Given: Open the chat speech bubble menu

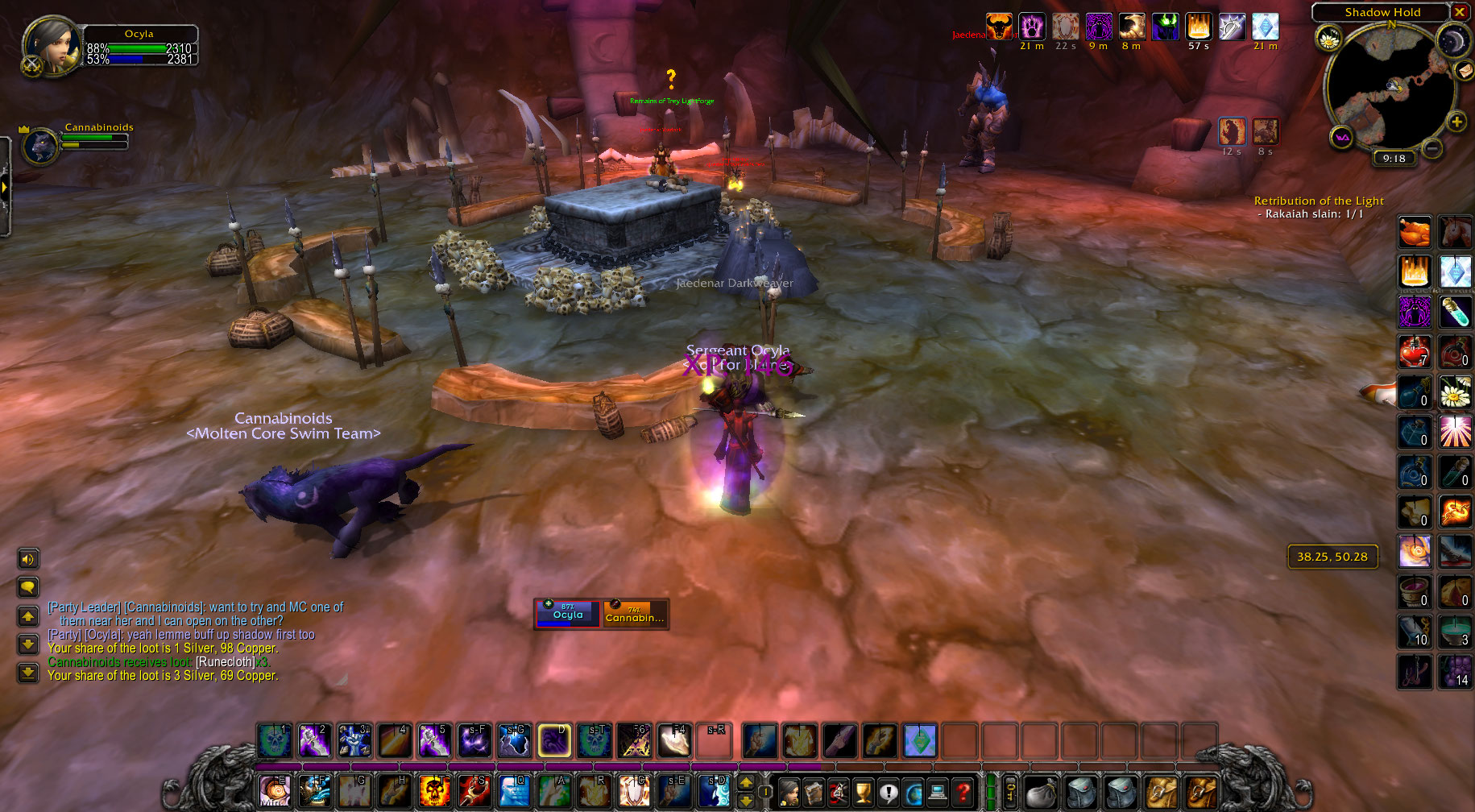Looking at the screenshot, I should tap(28, 587).
